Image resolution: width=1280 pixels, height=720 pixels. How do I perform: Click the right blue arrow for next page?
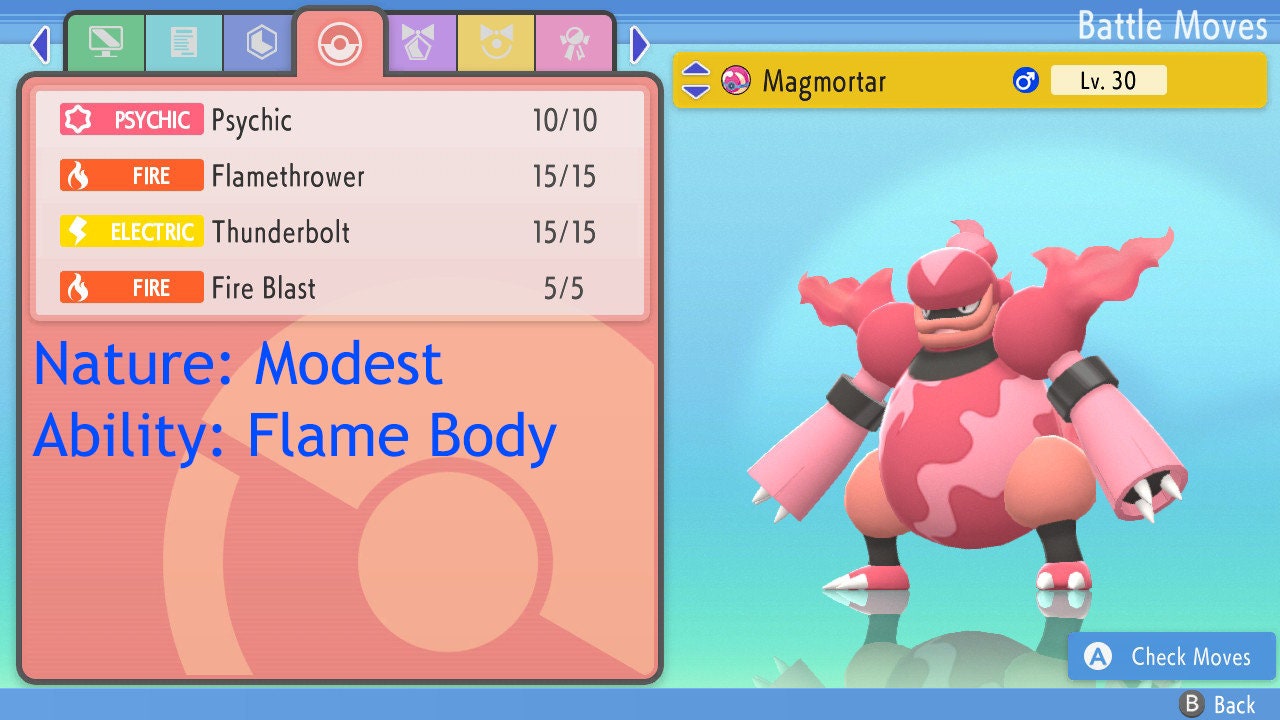click(x=639, y=45)
